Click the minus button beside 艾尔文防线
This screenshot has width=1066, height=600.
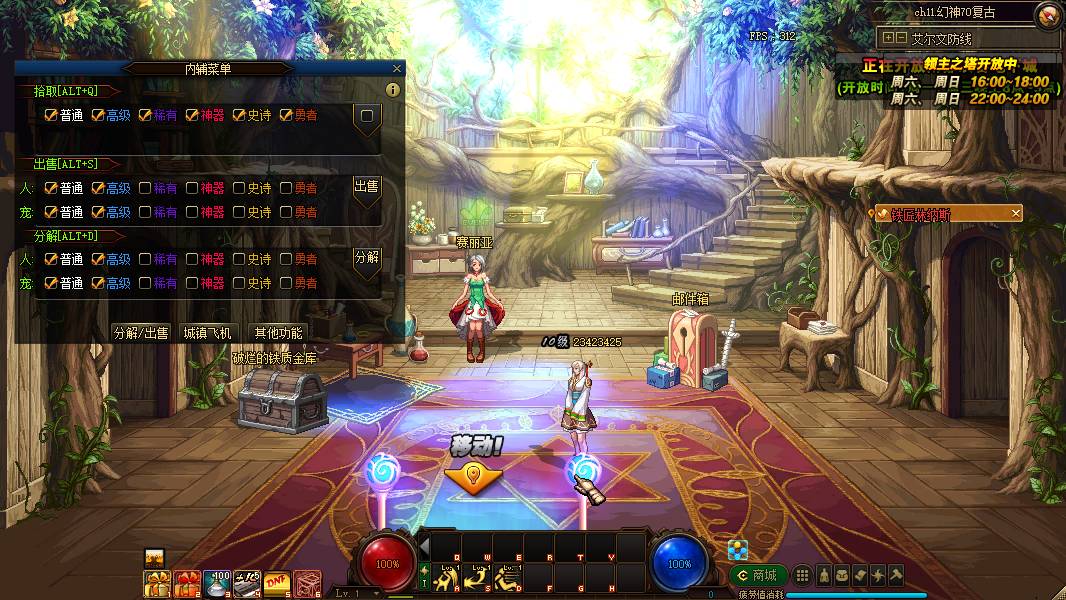coord(900,38)
